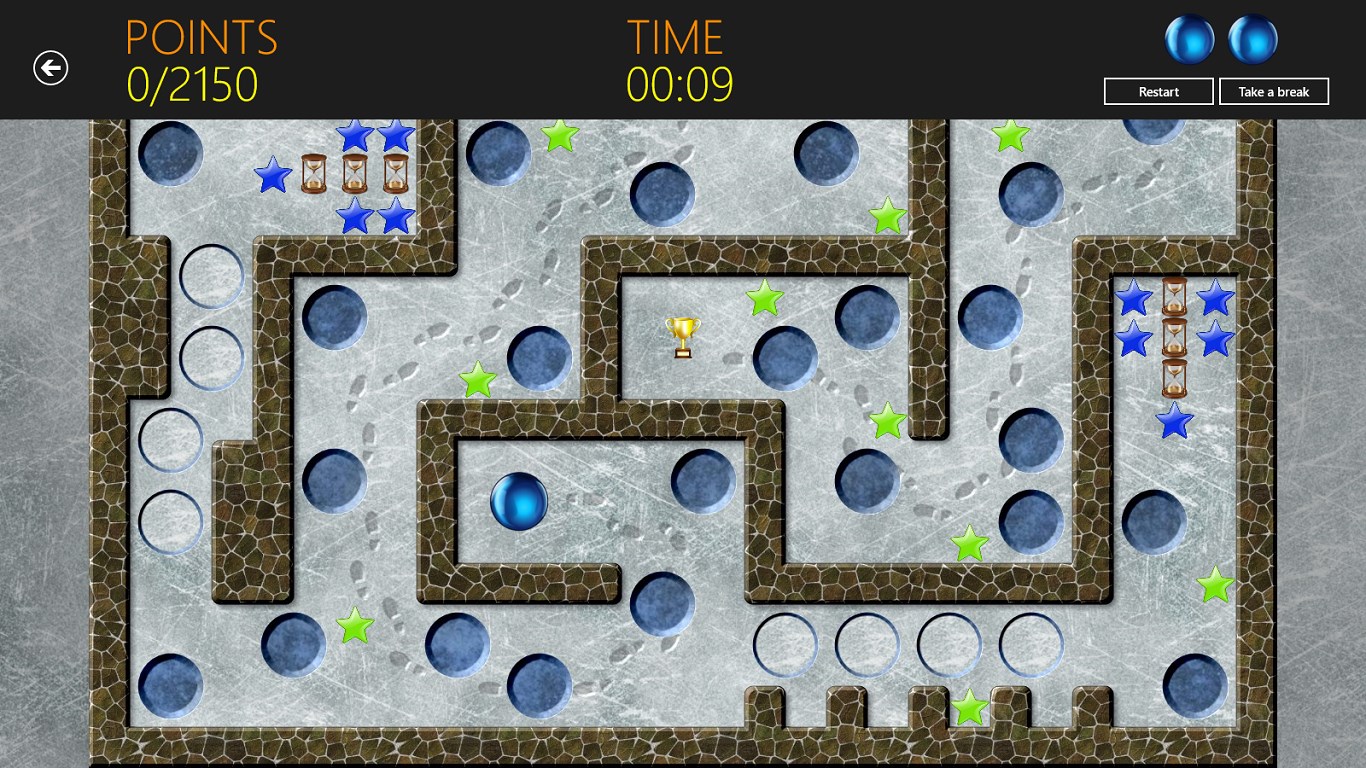The height and width of the screenshot is (768, 1366).
Task: Restart the current level
Action: tap(1158, 92)
